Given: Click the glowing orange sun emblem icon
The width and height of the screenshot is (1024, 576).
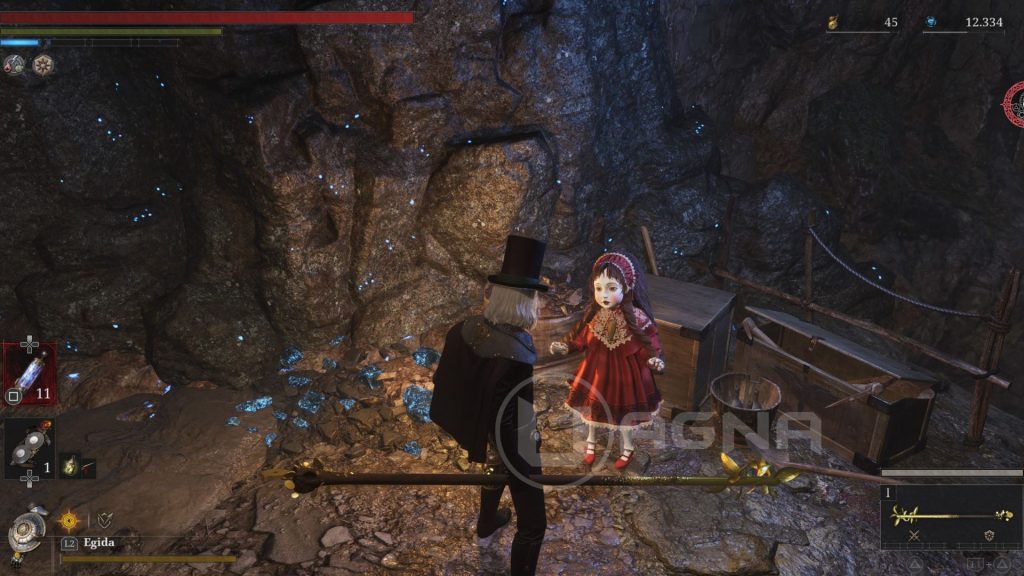Looking at the screenshot, I should coord(70,520).
